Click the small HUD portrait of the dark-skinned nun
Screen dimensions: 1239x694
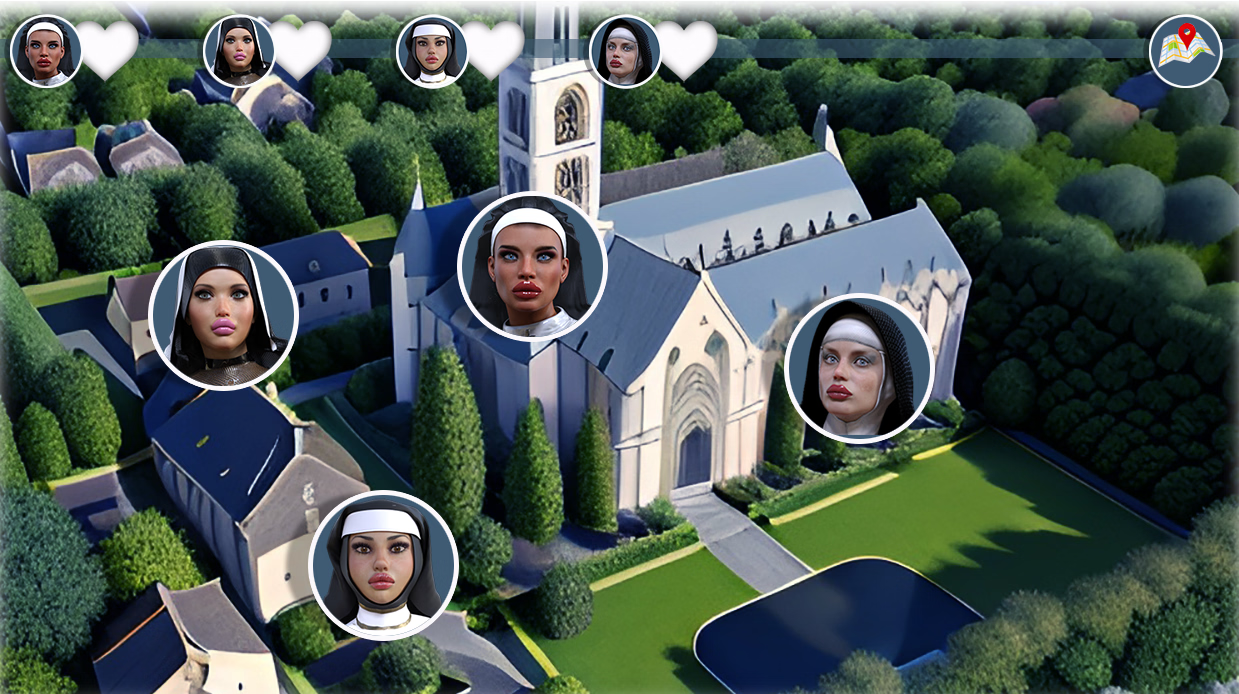[46, 51]
